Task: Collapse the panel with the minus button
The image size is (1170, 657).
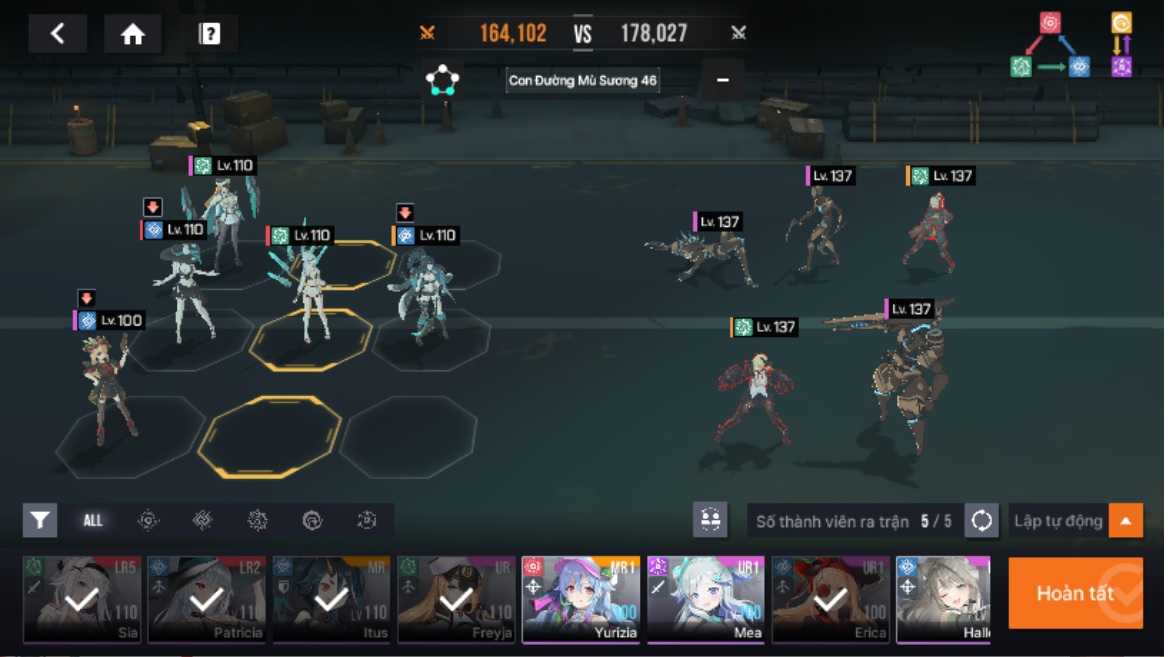Action: pyautogui.click(x=723, y=80)
